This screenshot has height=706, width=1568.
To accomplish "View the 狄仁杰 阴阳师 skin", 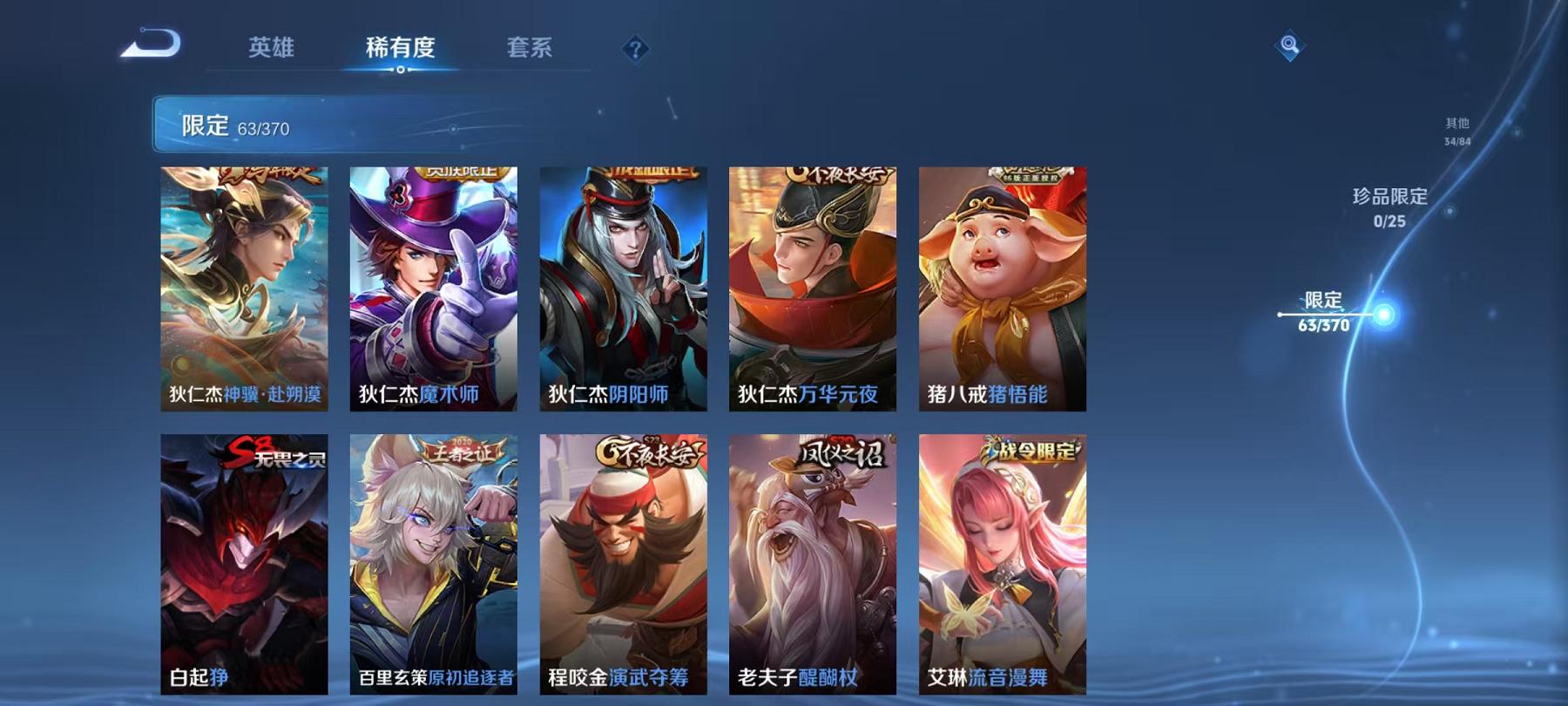I will coord(624,288).
